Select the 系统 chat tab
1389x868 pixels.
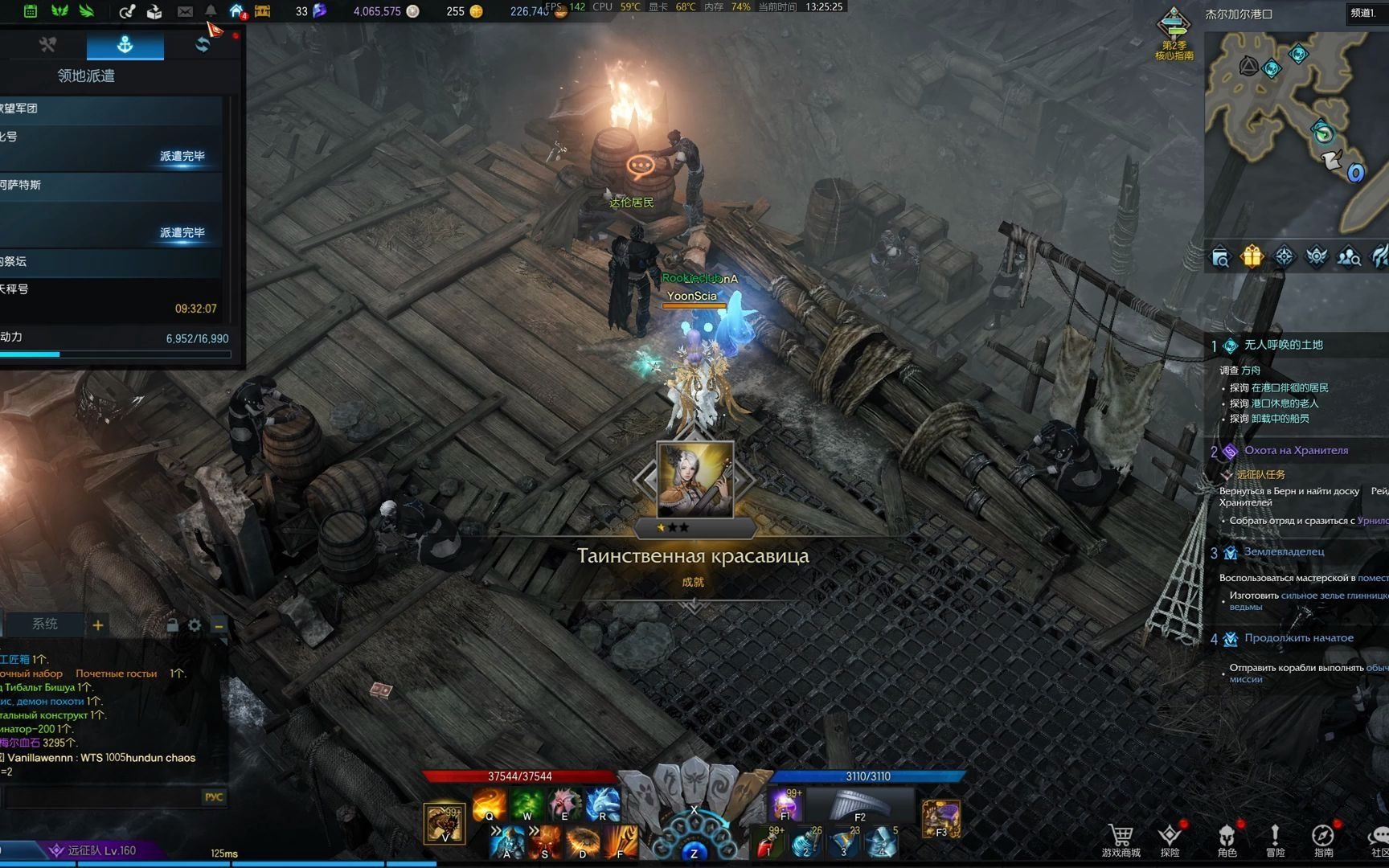tap(45, 624)
